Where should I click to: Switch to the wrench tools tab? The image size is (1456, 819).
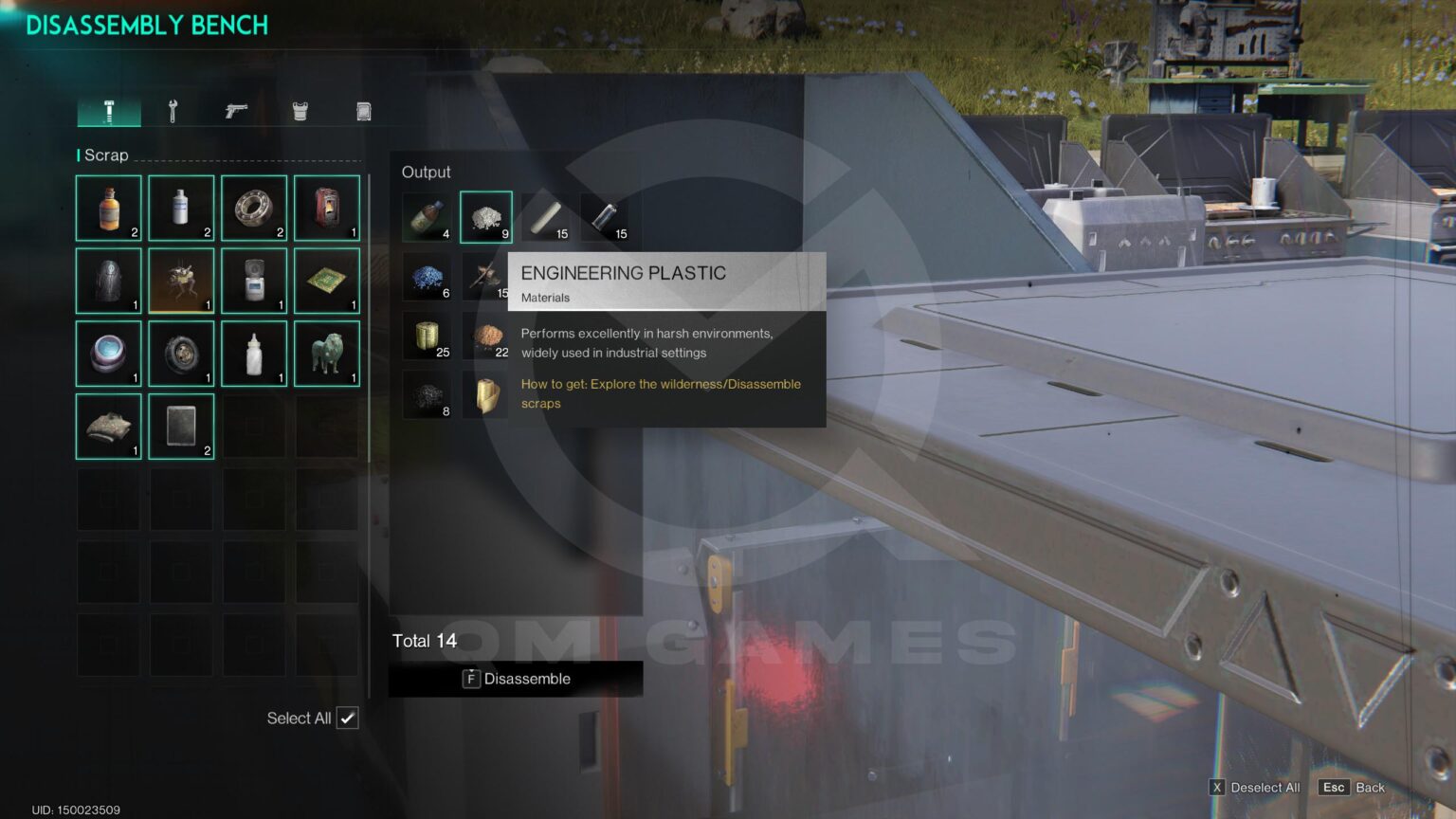click(173, 112)
